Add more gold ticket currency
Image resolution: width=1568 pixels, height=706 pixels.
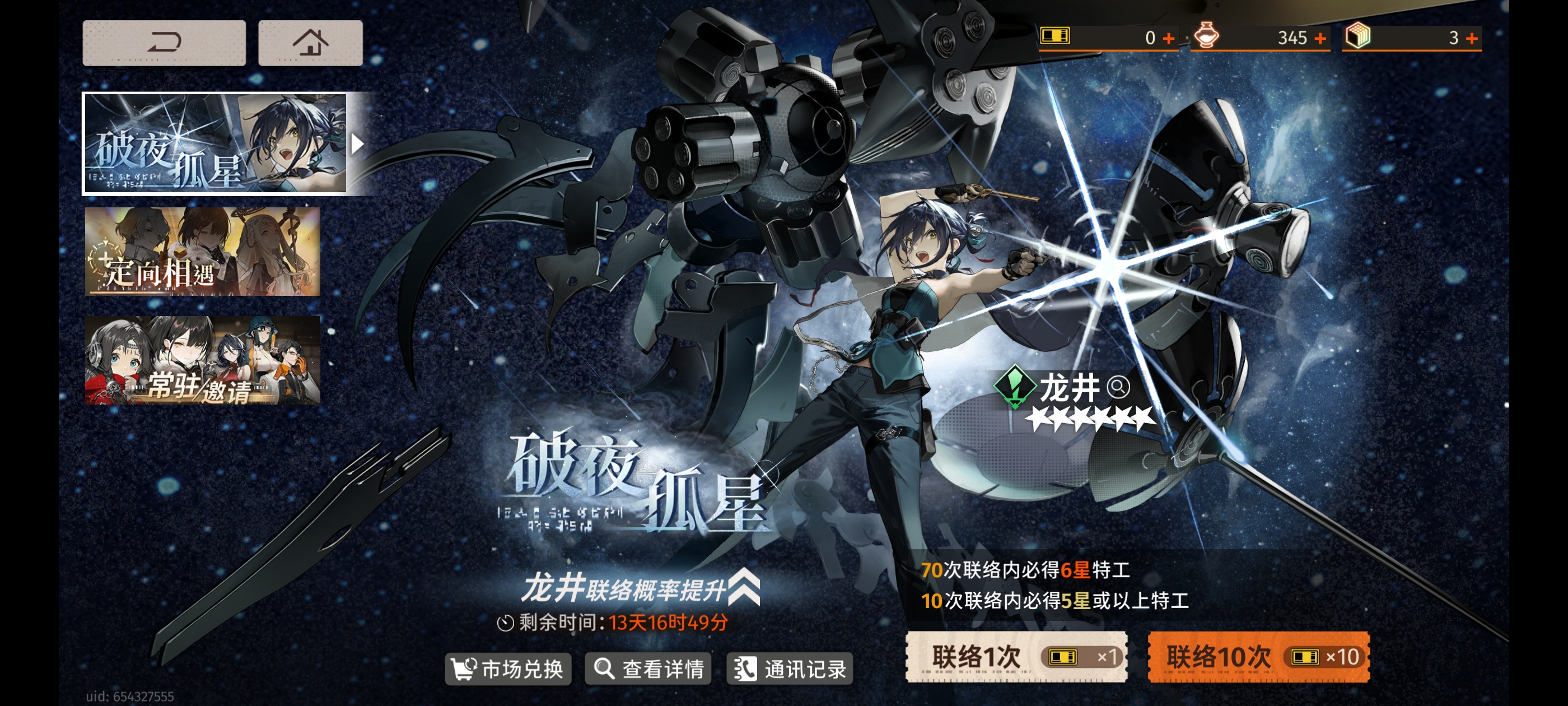1168,38
